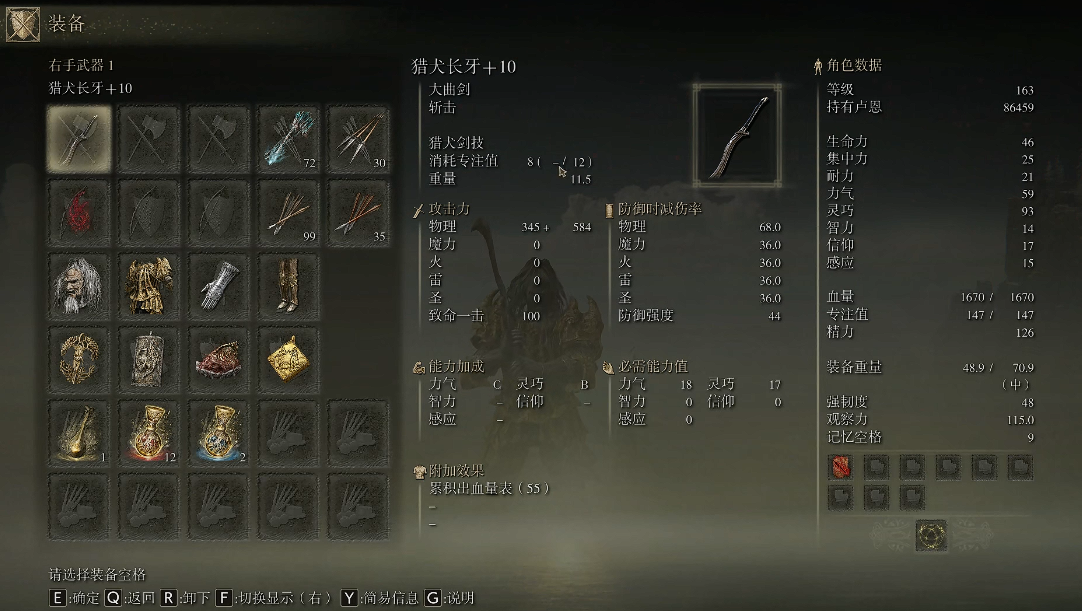Select the red feathered talisman slot
This screenshot has height=611, width=1082.
(219, 360)
